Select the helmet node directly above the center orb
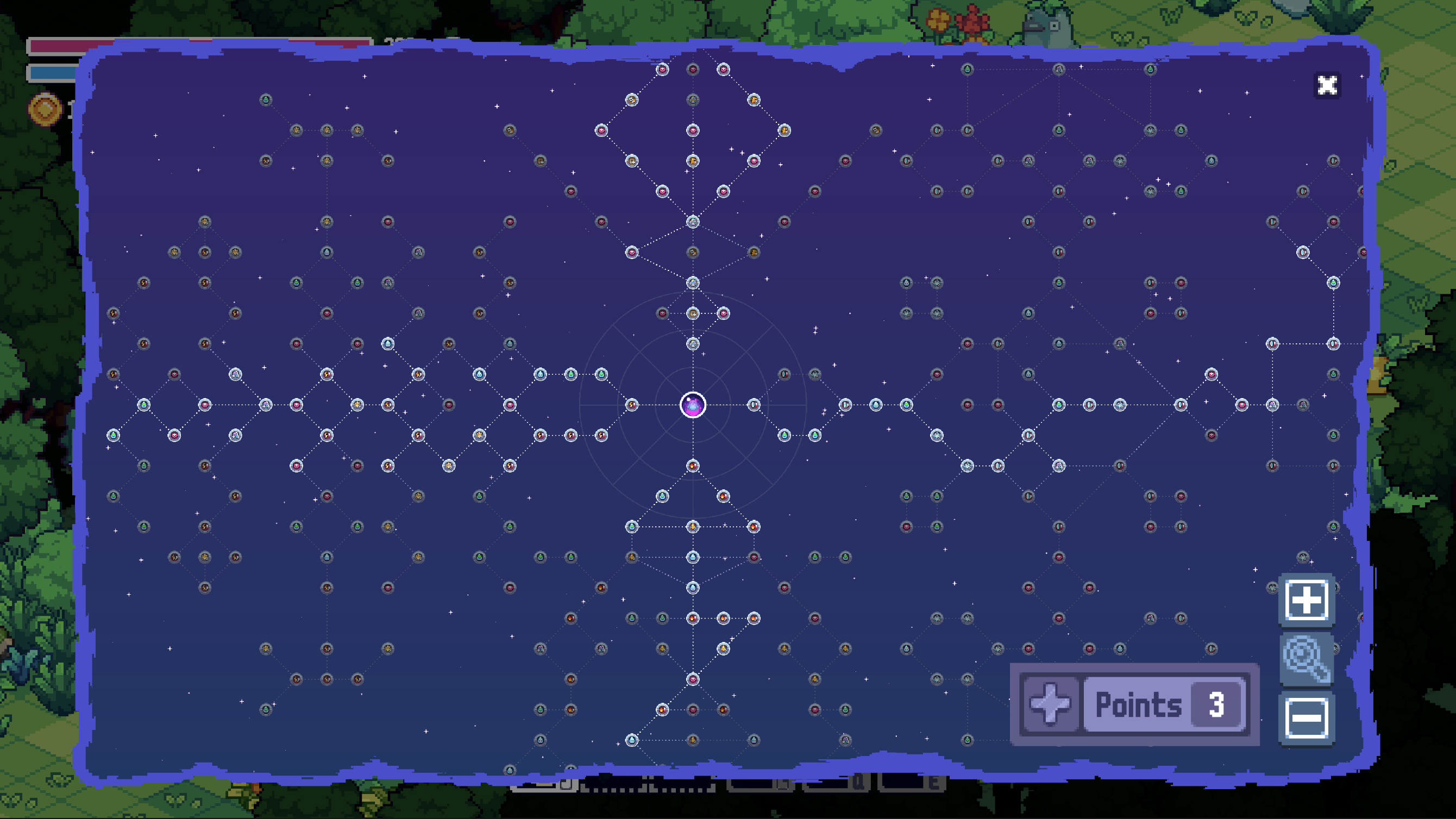1456x819 pixels. click(x=693, y=344)
